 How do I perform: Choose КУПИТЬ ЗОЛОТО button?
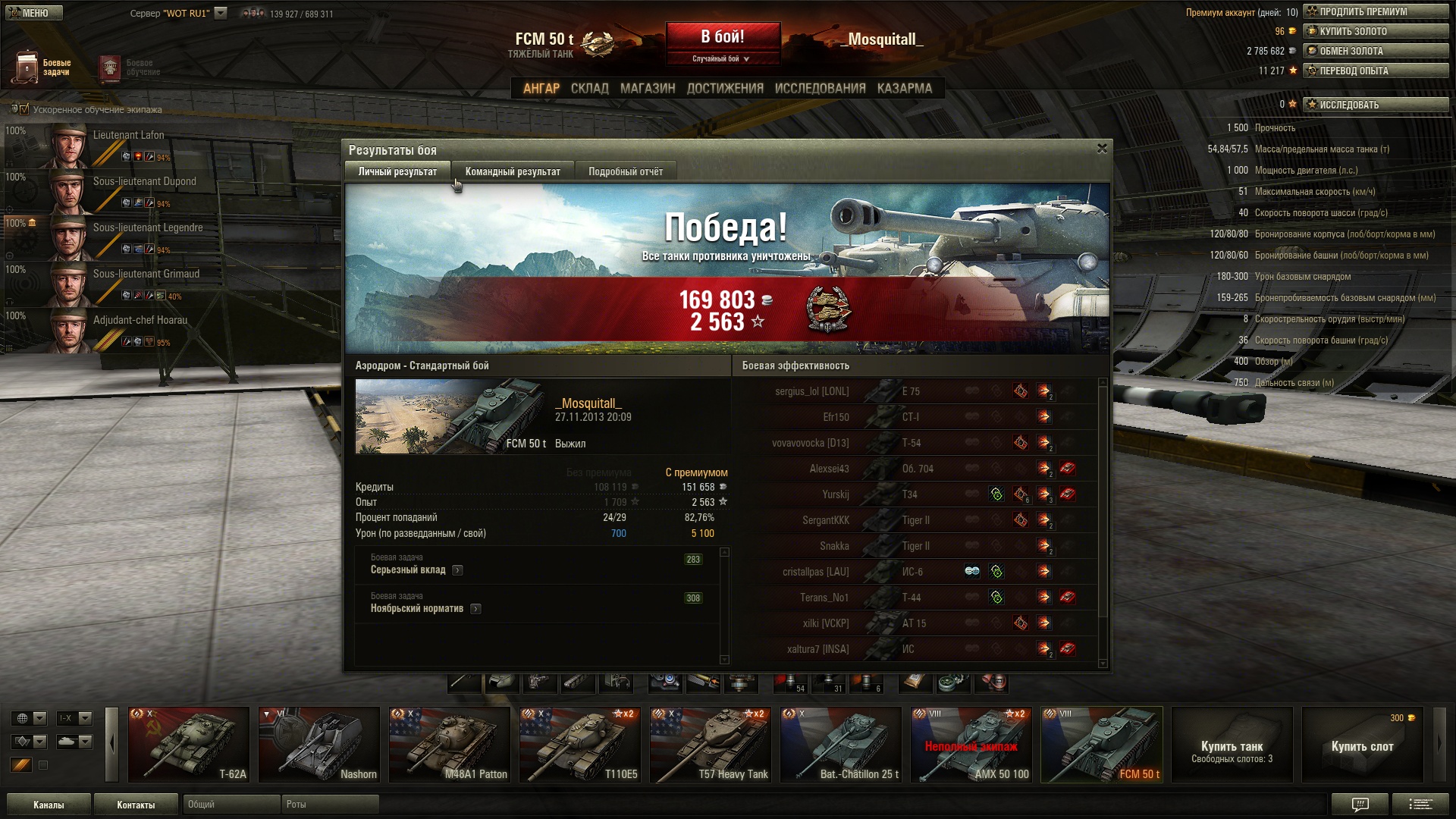tap(1376, 31)
